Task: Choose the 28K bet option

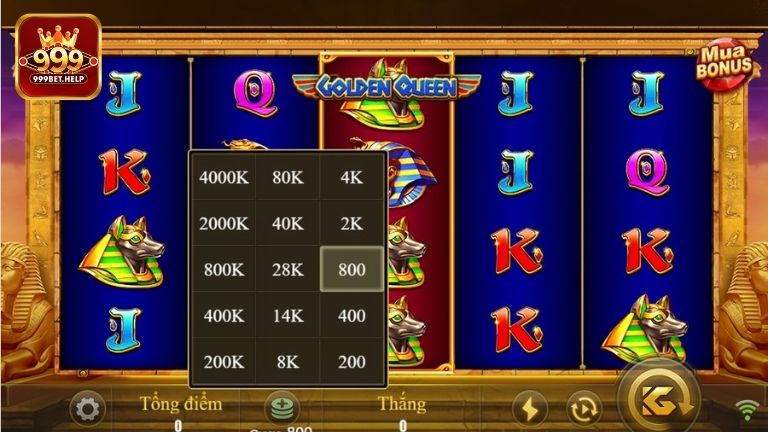Action: click(287, 269)
